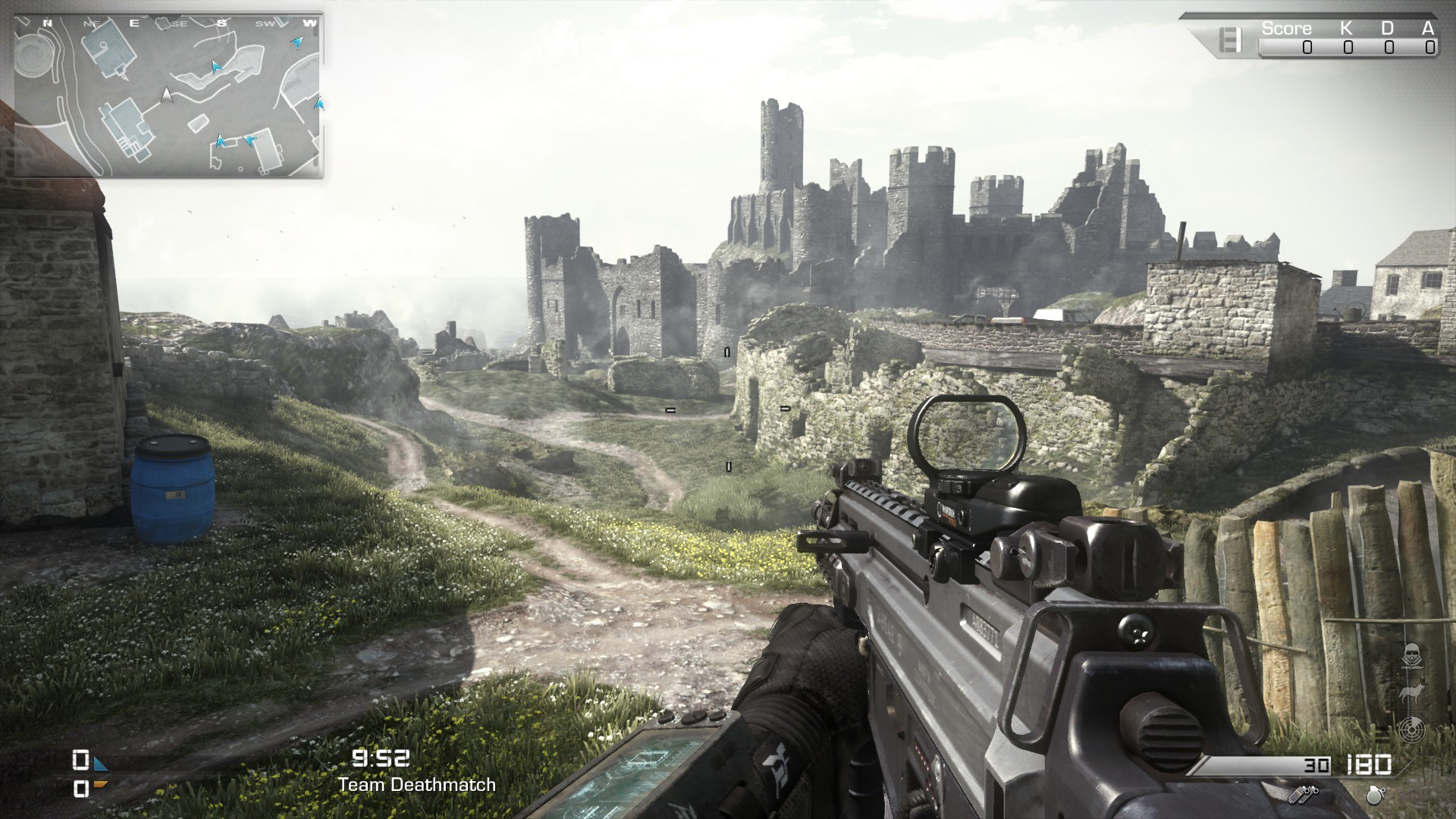Click the SAT COM radar killstreak icon
Screen dimensions: 1456x819
[x=1411, y=730]
